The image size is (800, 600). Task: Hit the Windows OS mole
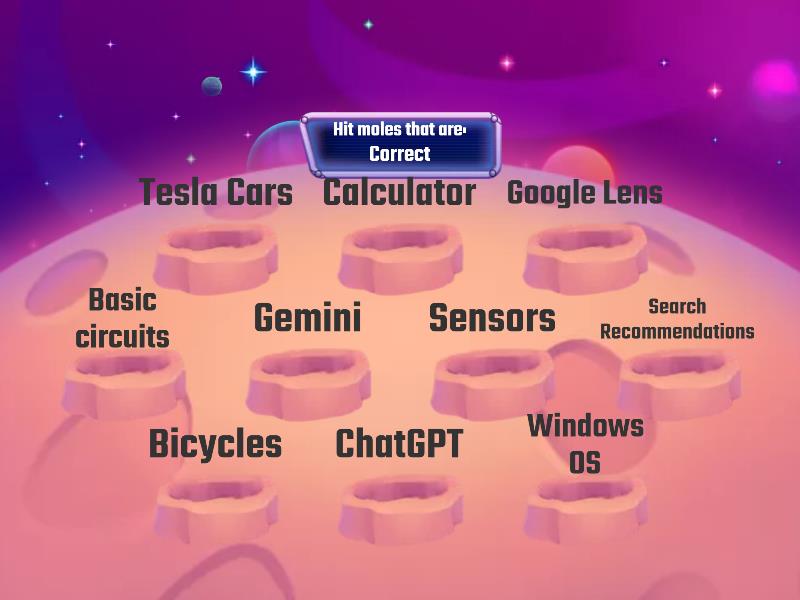[x=585, y=443]
